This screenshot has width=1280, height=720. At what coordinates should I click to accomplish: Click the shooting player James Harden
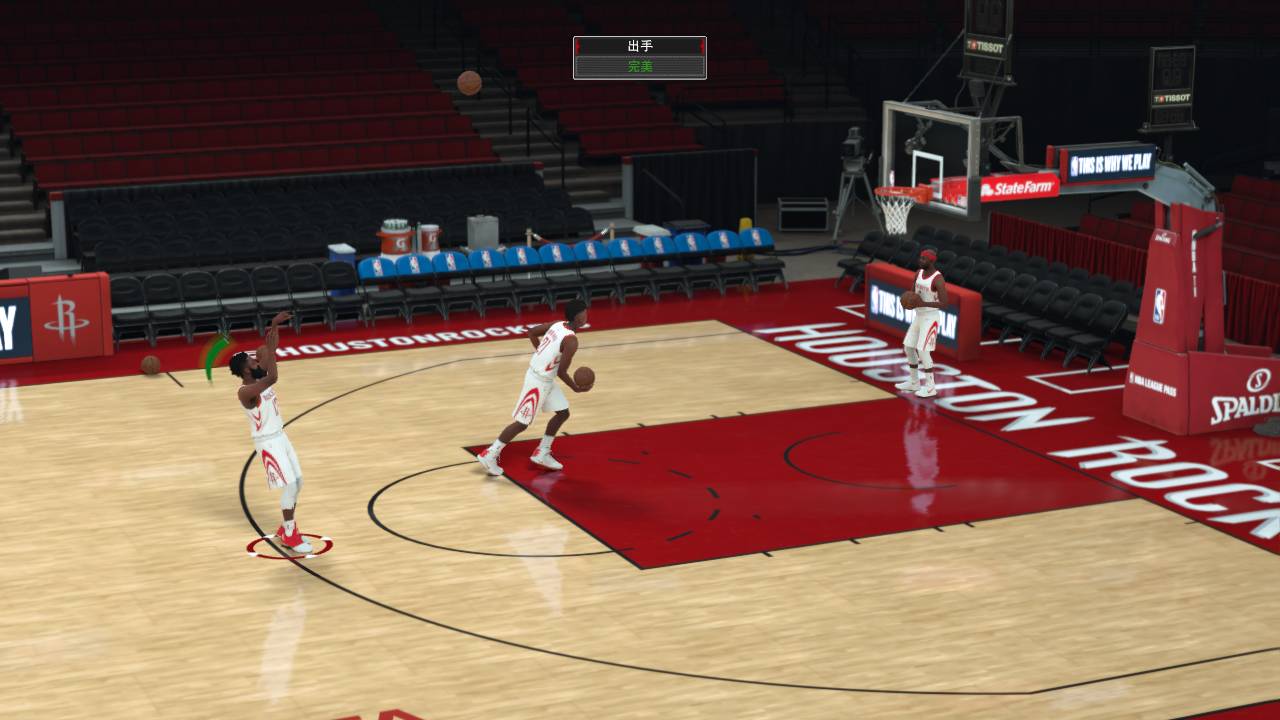pyautogui.click(x=263, y=430)
